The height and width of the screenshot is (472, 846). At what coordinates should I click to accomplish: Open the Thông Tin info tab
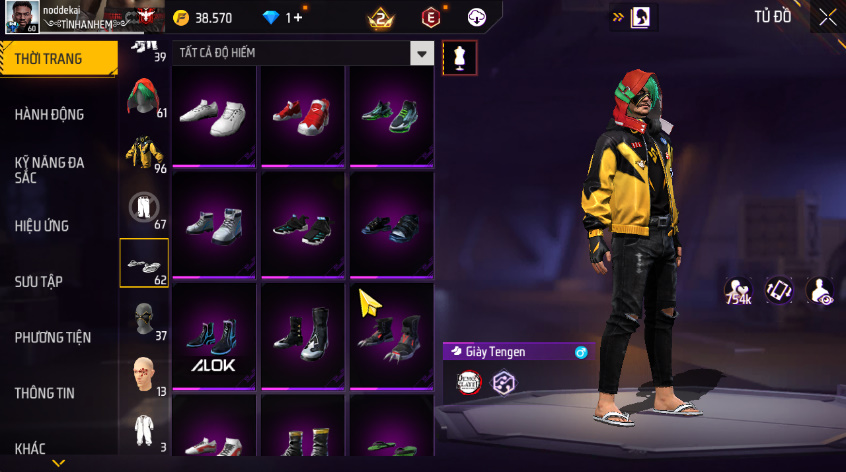[44, 393]
